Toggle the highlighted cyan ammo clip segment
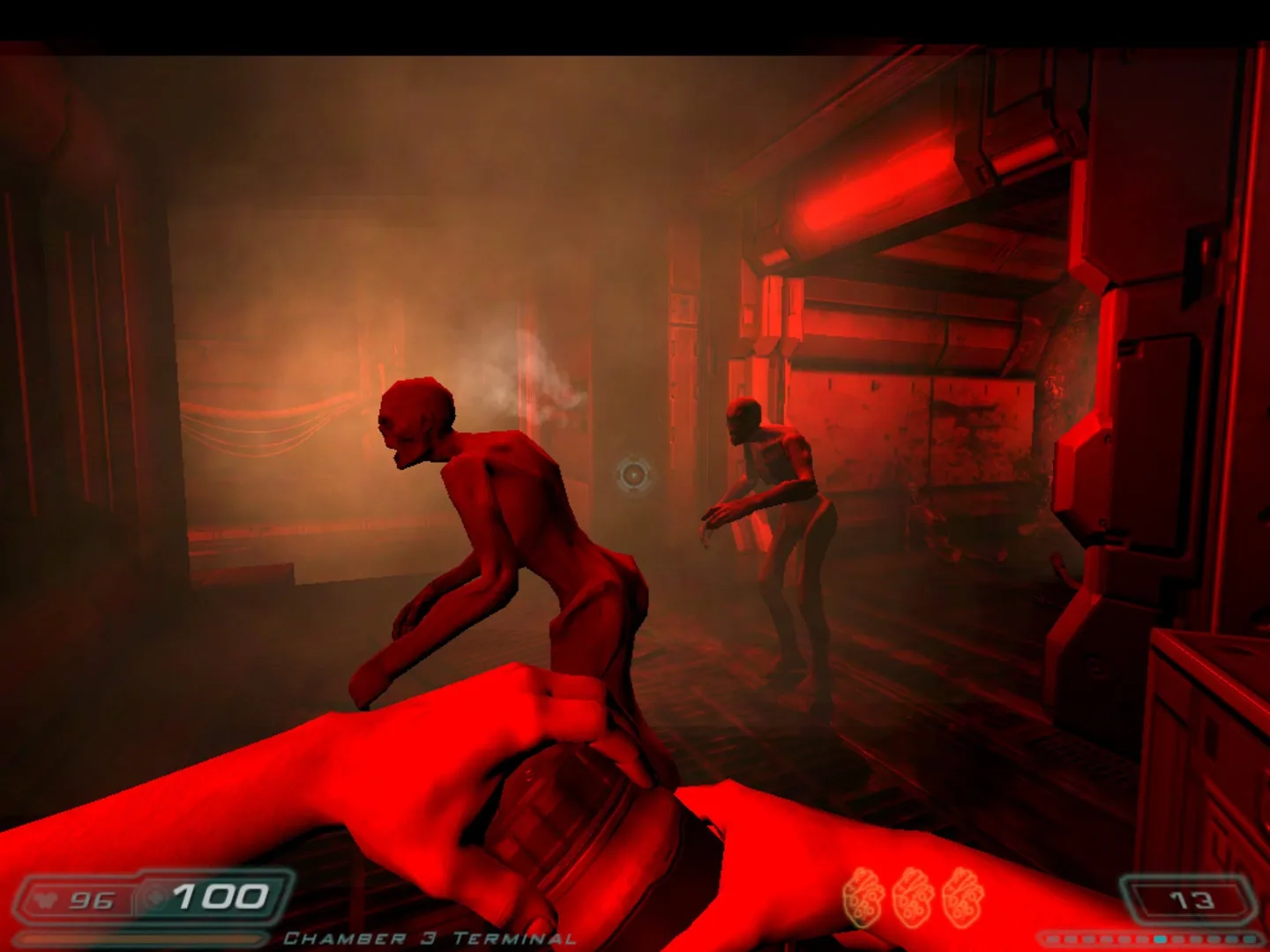This screenshot has width=1270, height=952. (x=1159, y=938)
